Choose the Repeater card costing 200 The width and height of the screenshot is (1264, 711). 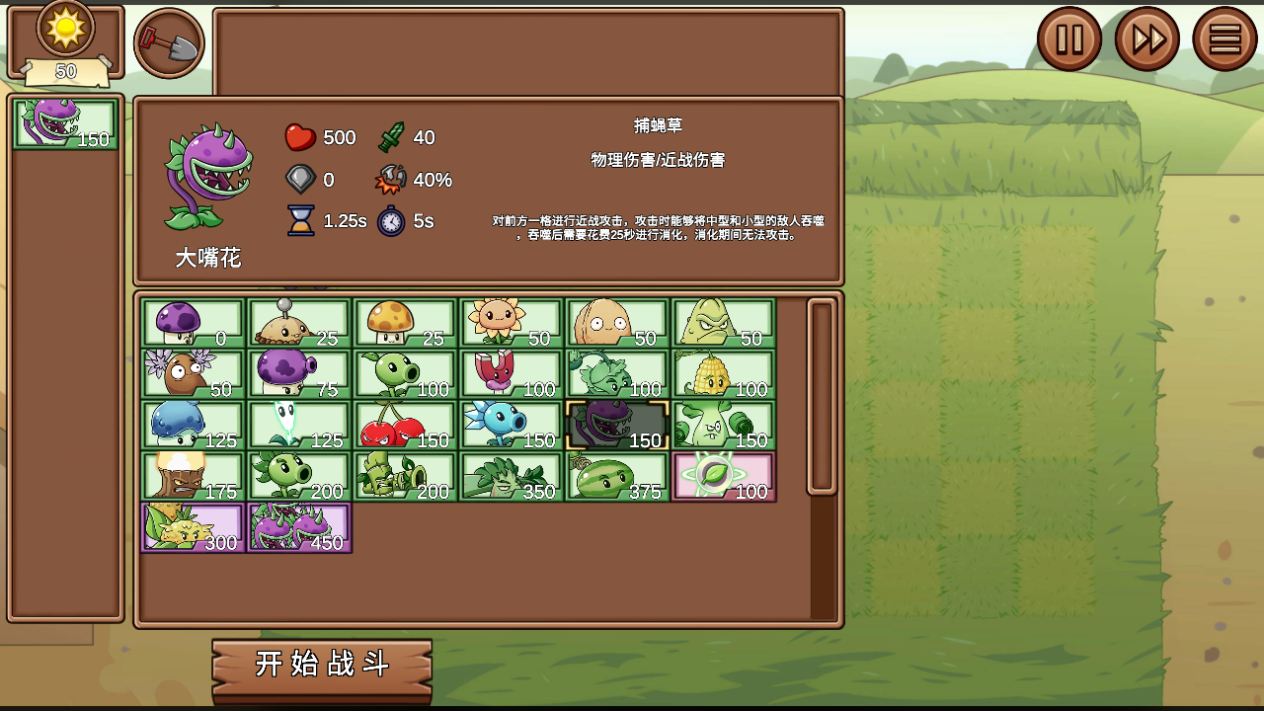[299, 476]
